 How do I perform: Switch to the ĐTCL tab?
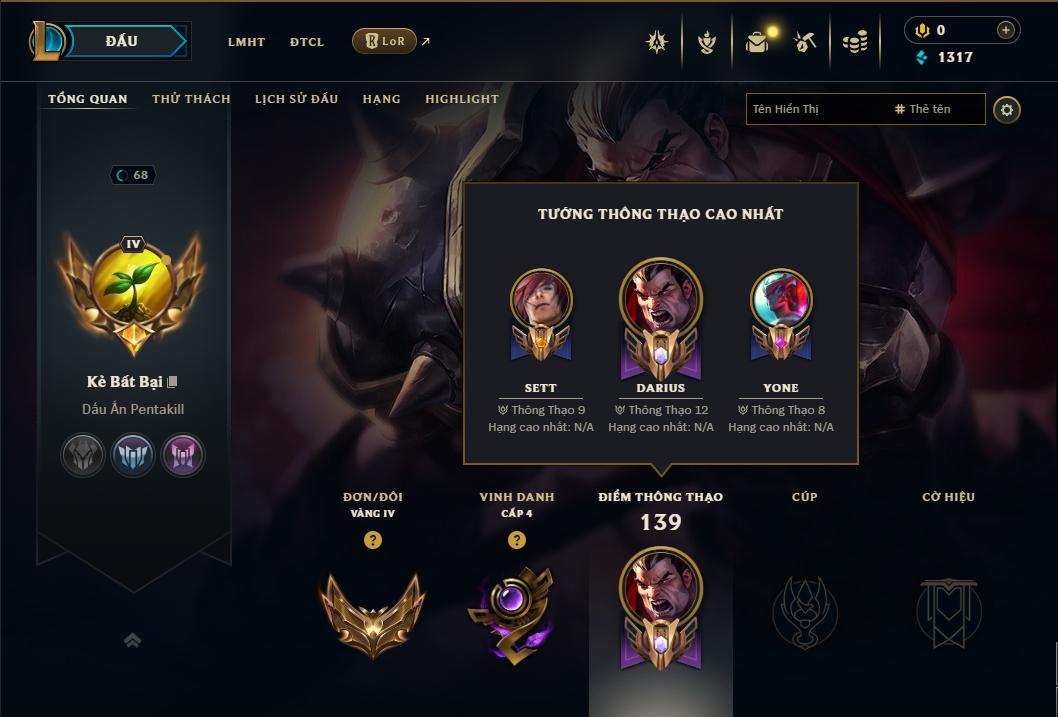pyautogui.click(x=307, y=42)
